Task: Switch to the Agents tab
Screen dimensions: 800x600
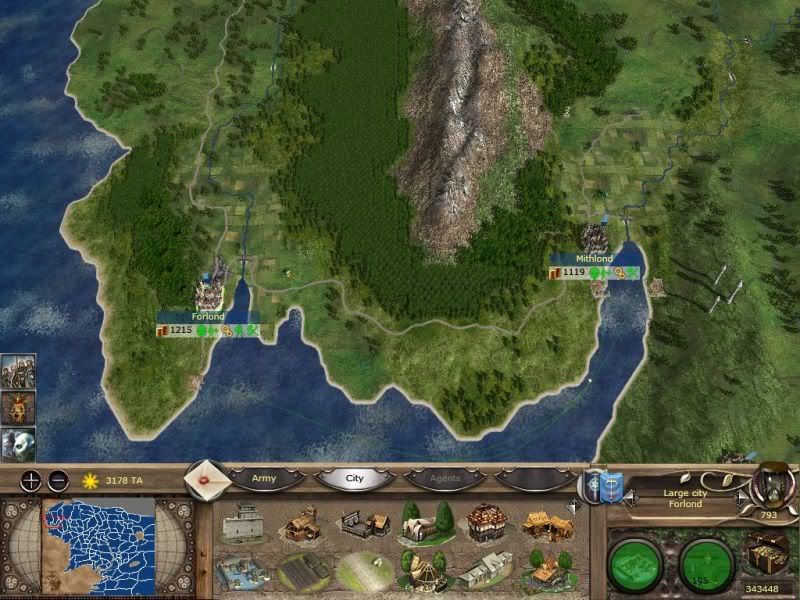Action: click(445, 479)
